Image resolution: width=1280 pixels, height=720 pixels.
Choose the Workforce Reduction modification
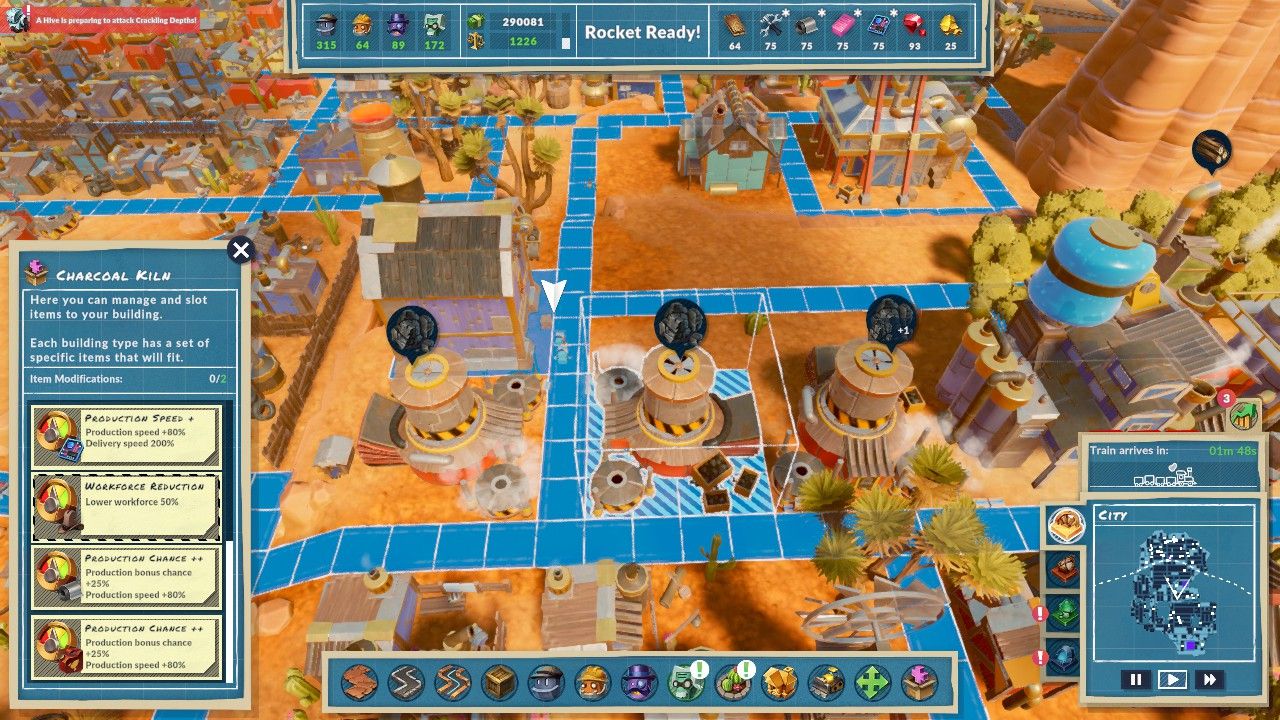(126, 506)
